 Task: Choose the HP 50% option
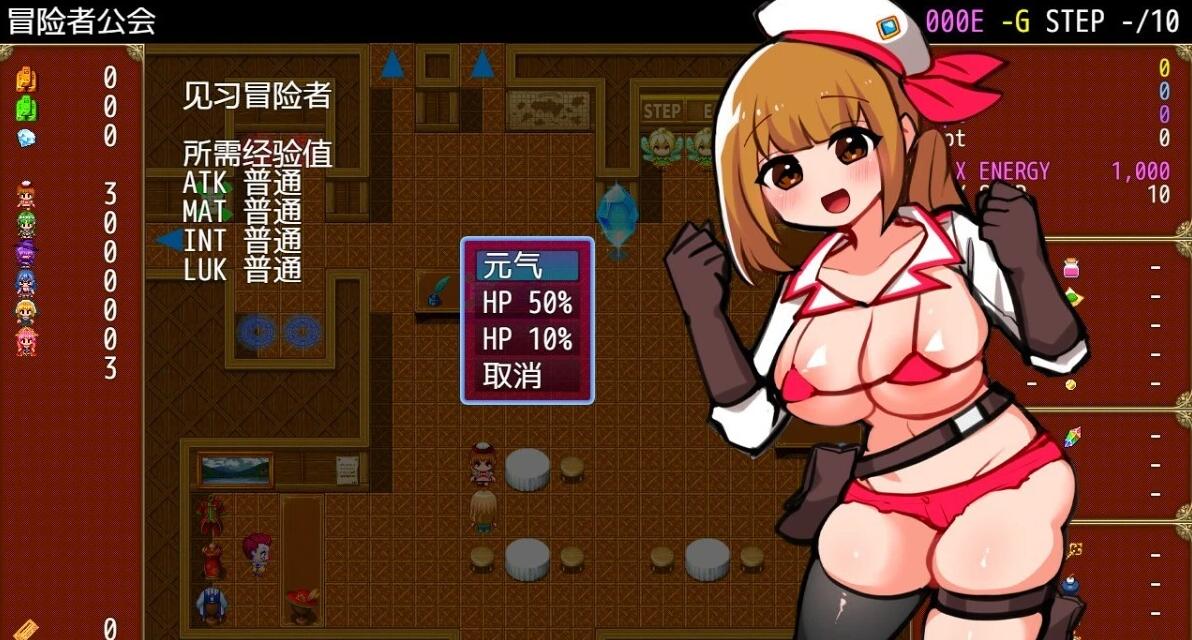point(527,302)
